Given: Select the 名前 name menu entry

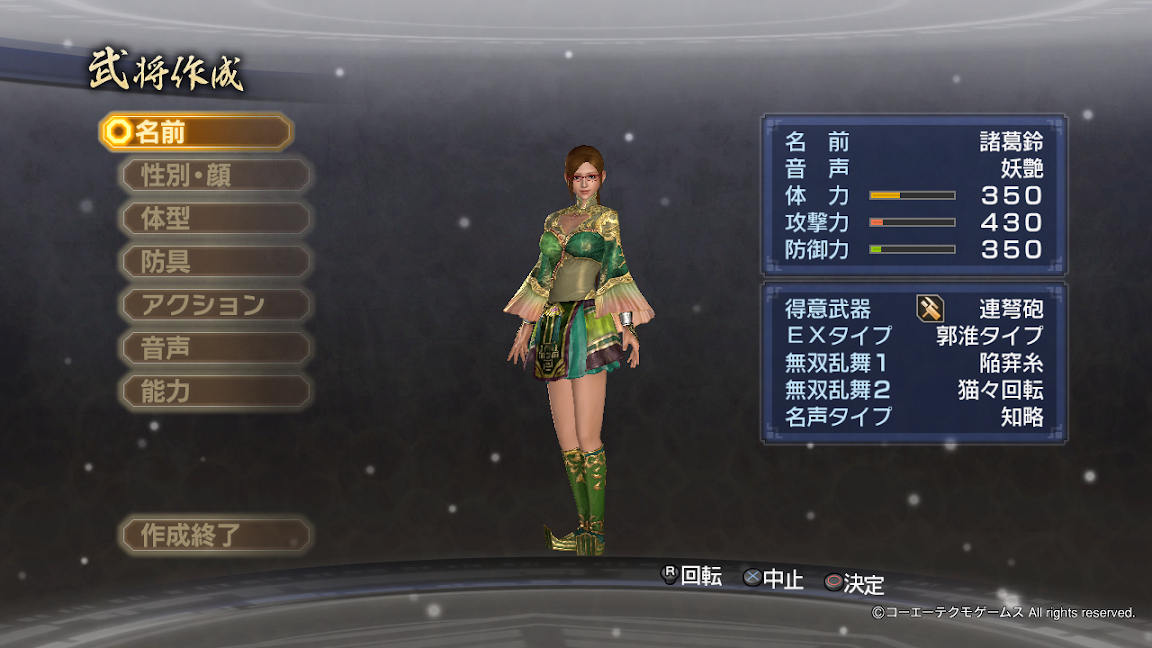Looking at the screenshot, I should 196,132.
